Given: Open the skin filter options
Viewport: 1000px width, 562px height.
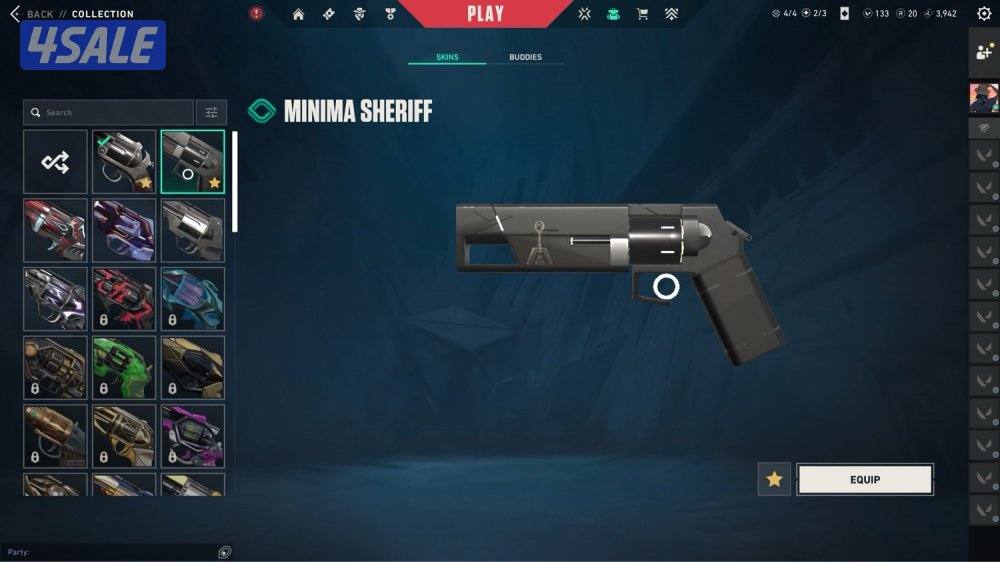Looking at the screenshot, I should [211, 113].
